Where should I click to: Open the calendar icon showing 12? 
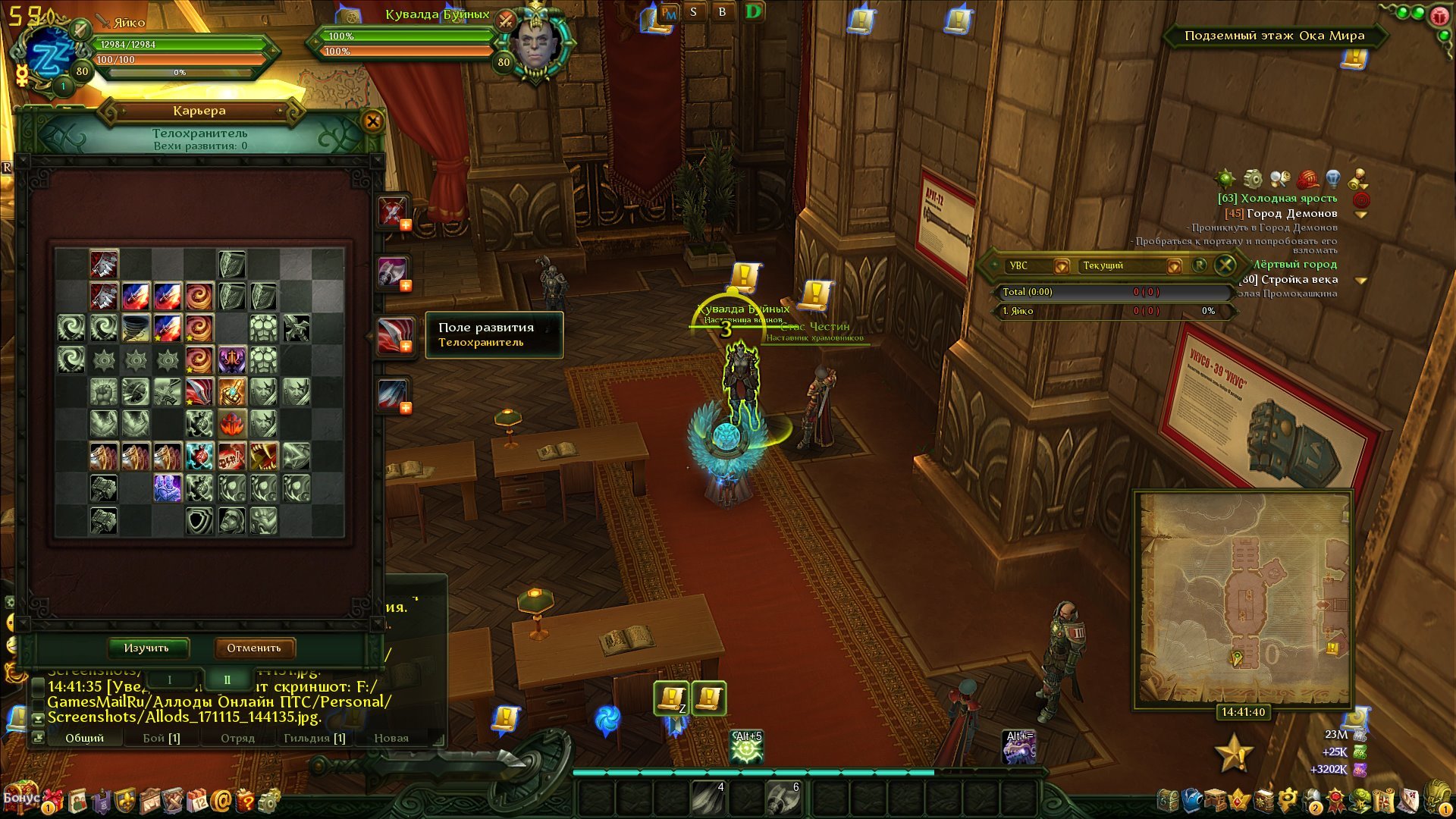tap(197, 799)
